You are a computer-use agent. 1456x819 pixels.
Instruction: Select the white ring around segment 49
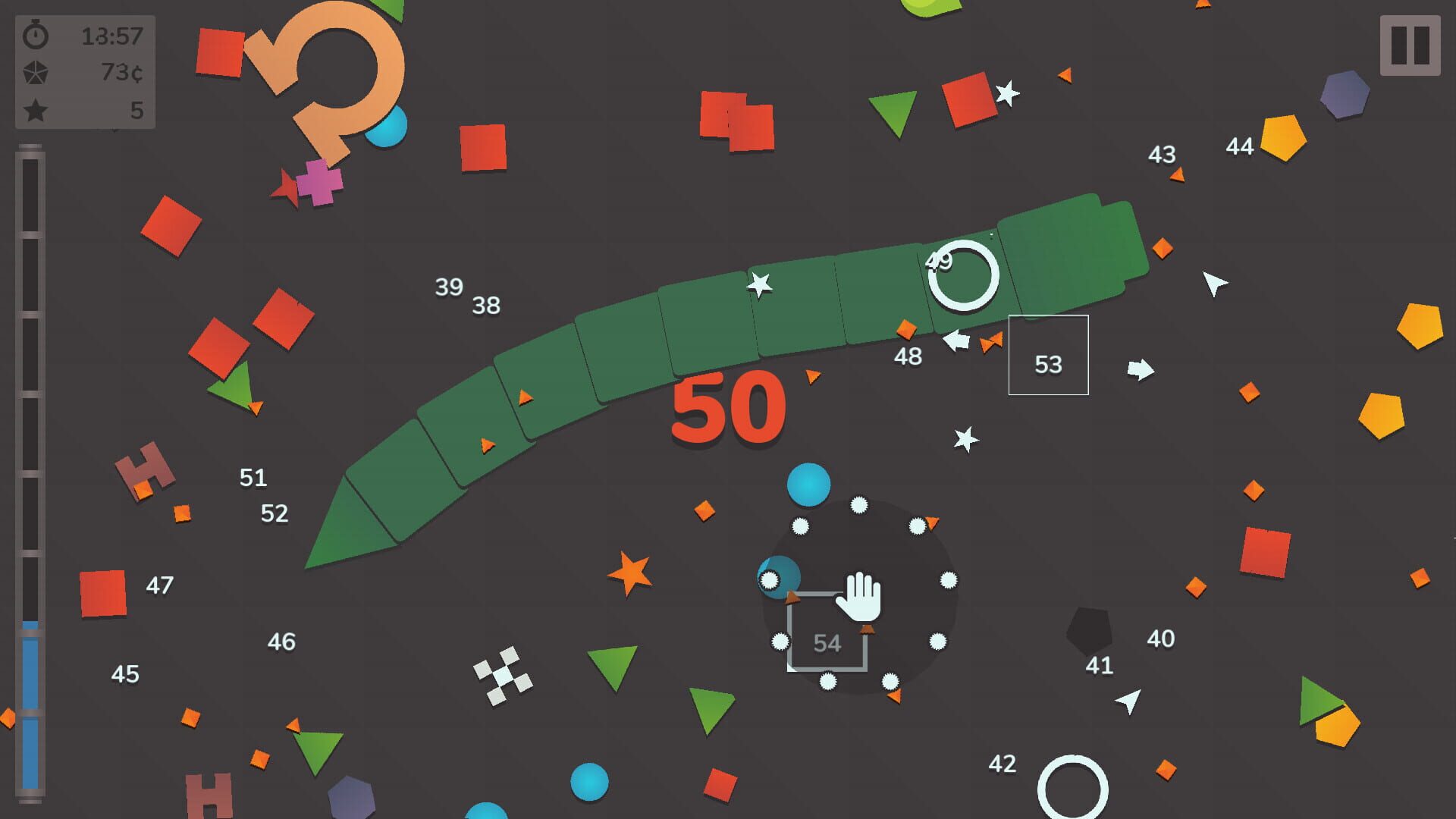click(x=965, y=275)
